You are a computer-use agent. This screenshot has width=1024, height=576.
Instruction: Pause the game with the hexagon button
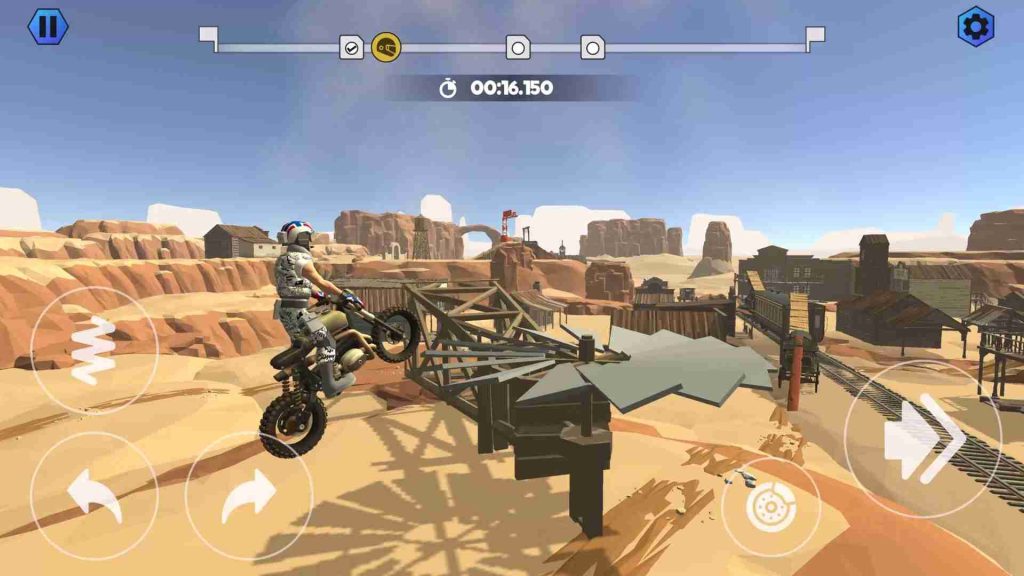[x=46, y=26]
